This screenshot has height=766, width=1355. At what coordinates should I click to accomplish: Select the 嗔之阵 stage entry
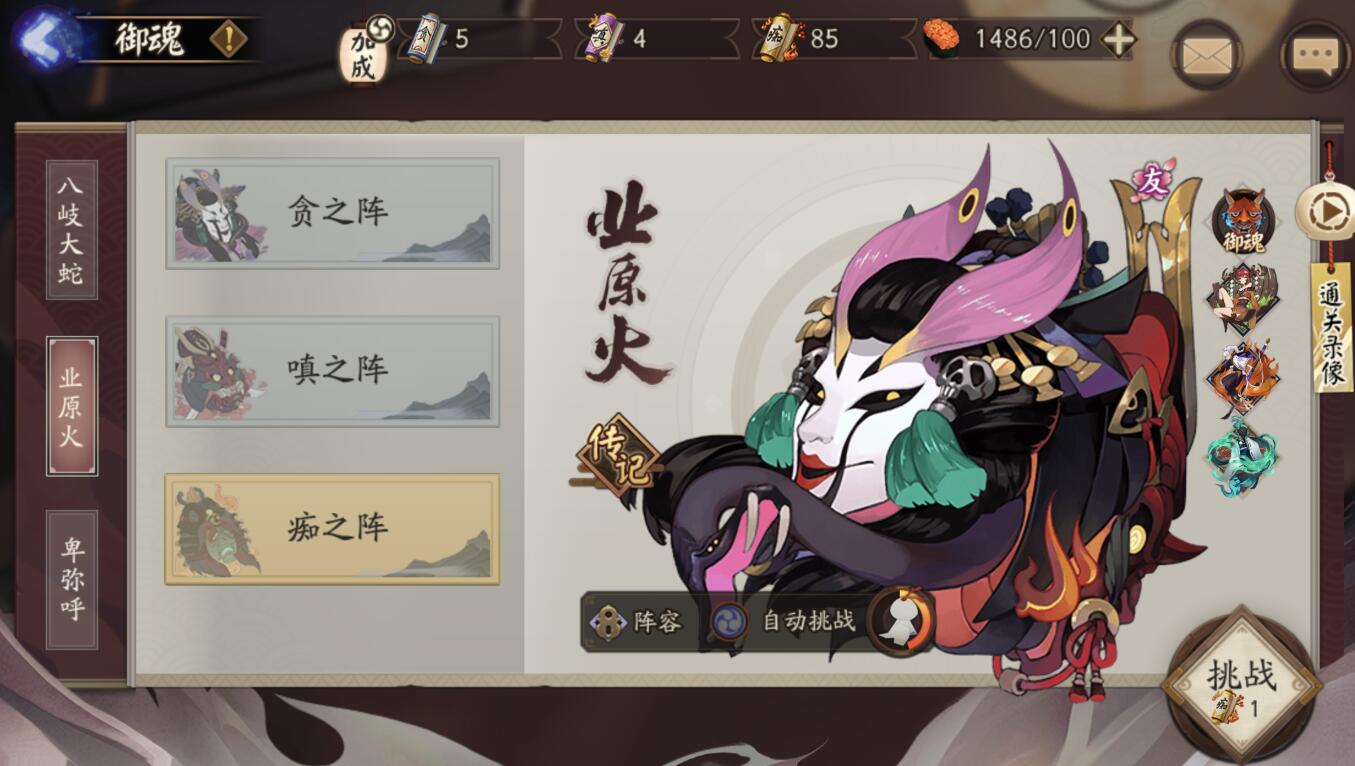(332, 368)
